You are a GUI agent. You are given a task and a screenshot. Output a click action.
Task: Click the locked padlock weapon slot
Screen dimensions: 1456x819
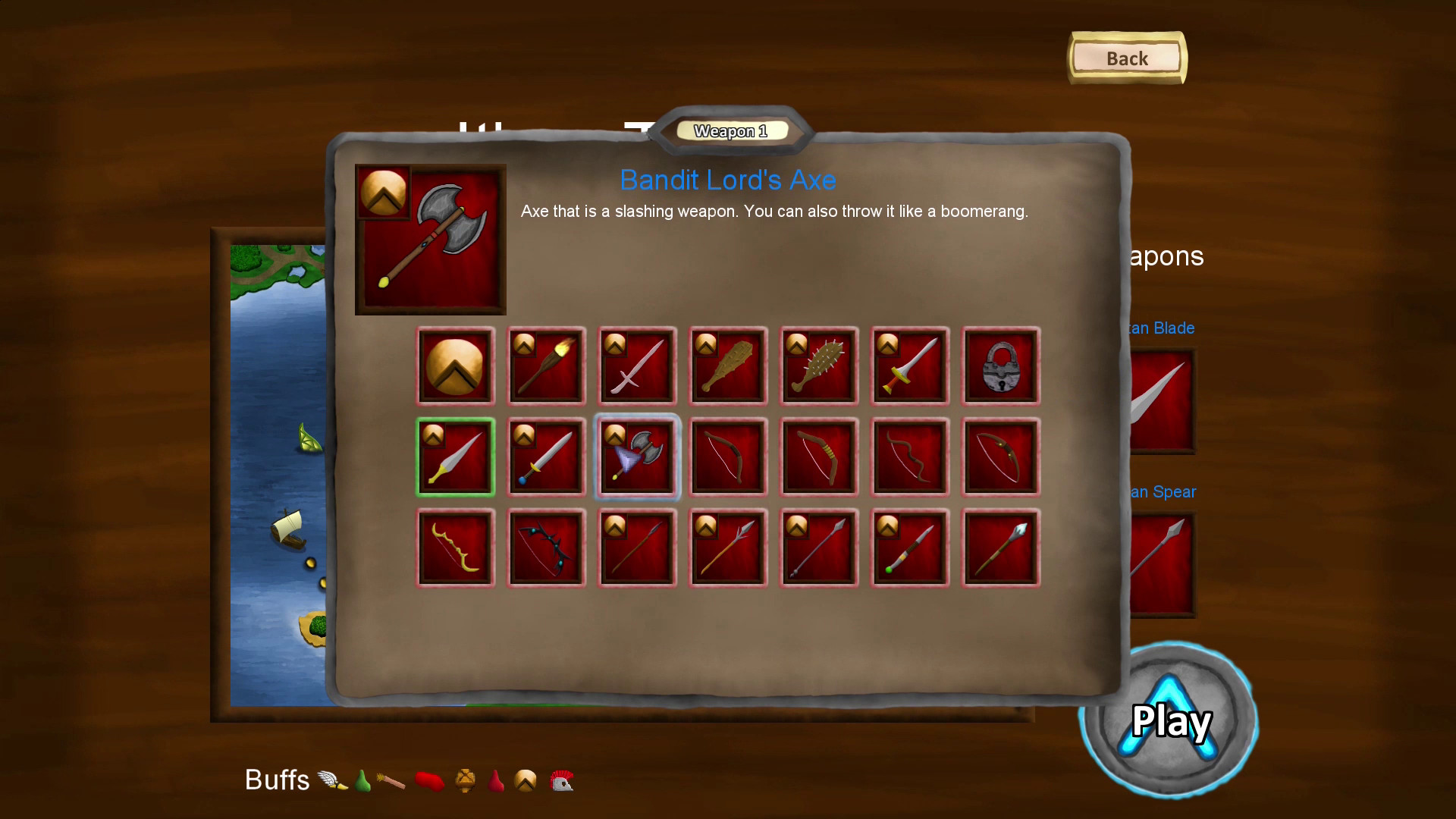1000,366
